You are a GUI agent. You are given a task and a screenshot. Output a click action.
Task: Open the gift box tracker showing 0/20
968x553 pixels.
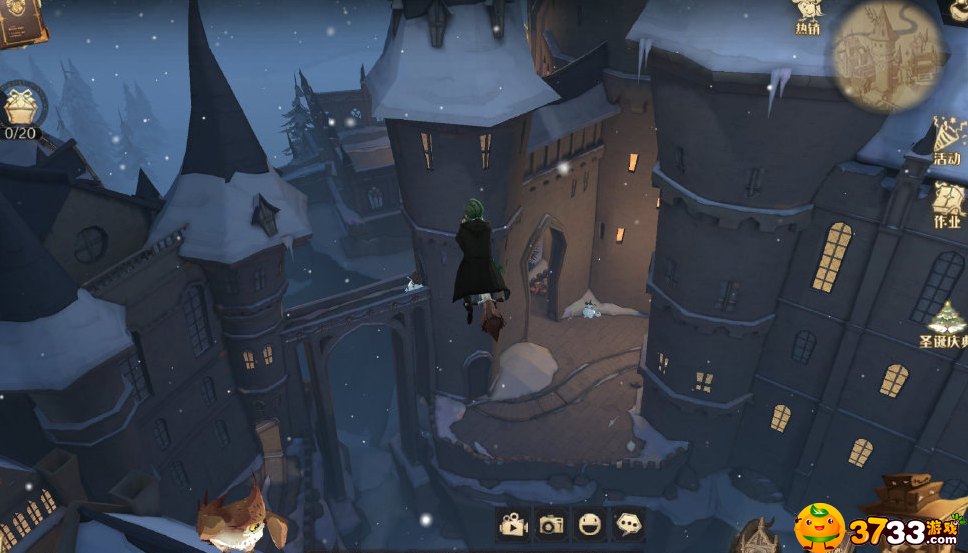tap(20, 108)
